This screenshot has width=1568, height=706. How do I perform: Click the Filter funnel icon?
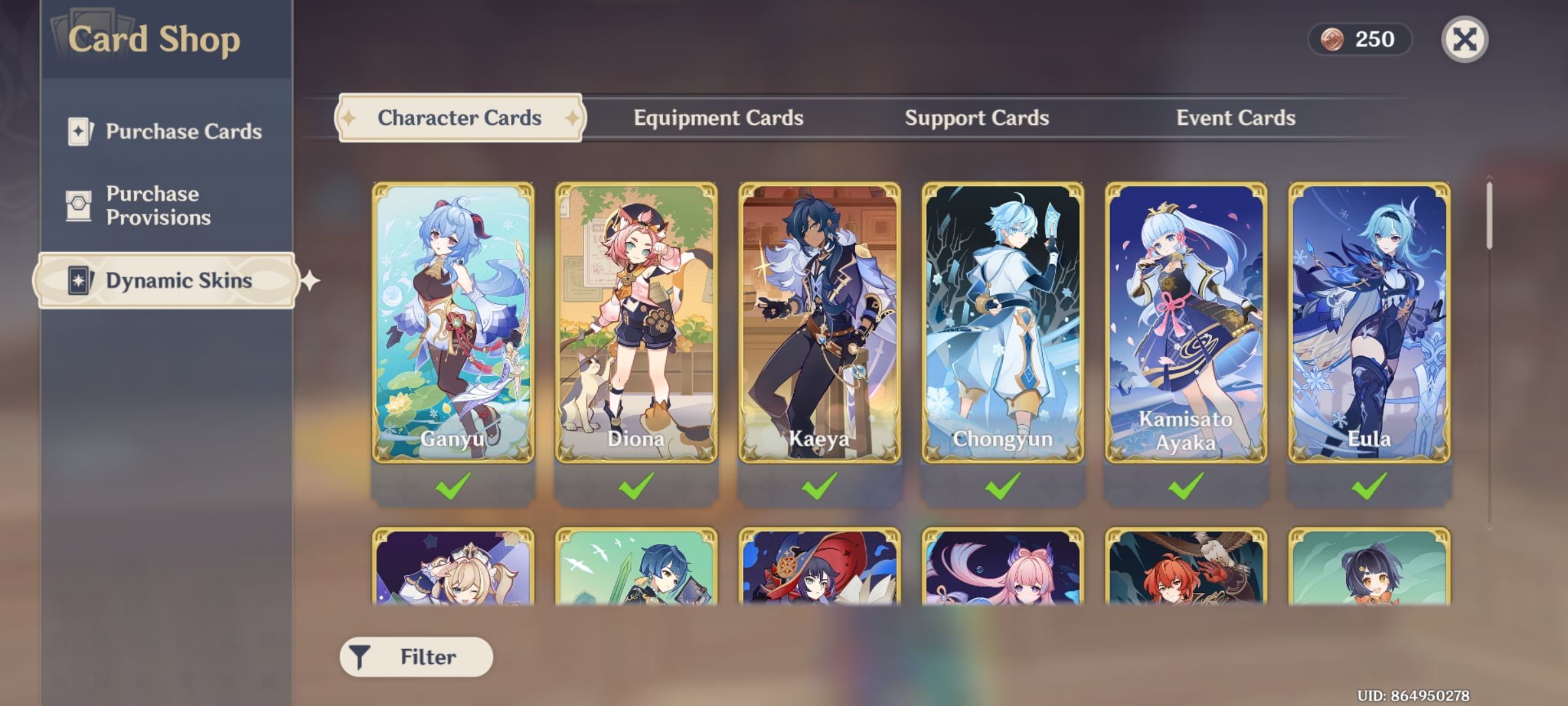tap(359, 655)
